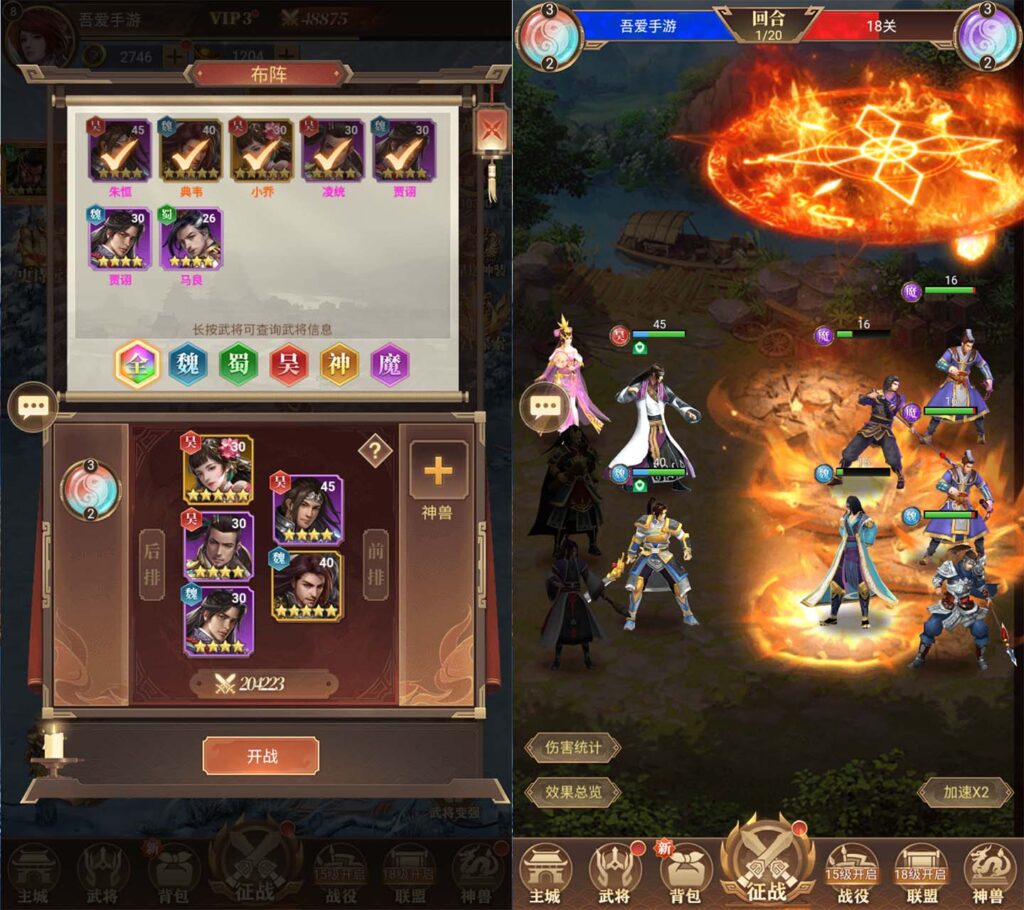1024x910 pixels.
Task: View the 效果总览 effects overview
Action: click(x=573, y=792)
